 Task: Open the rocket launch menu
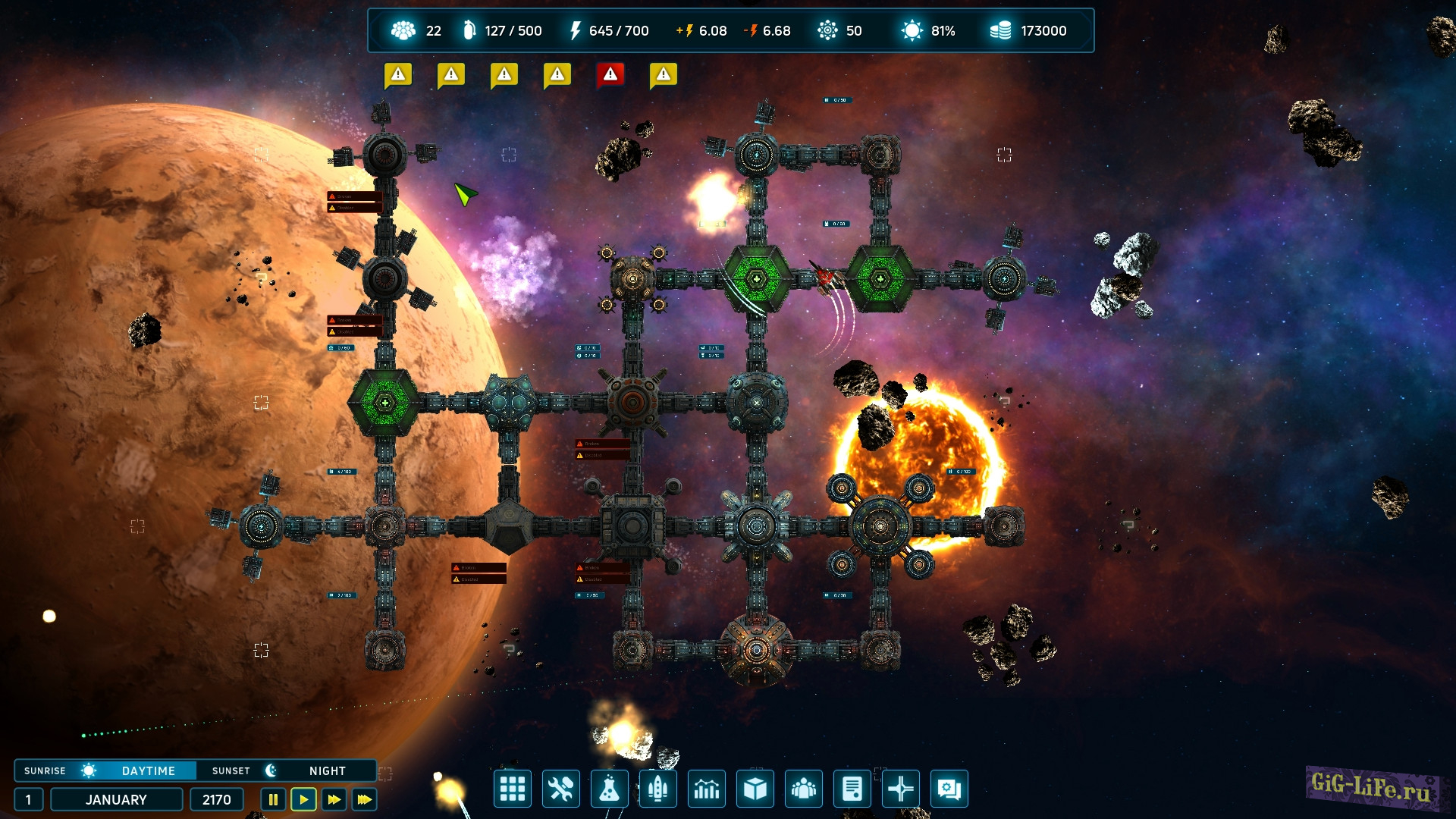[658, 789]
